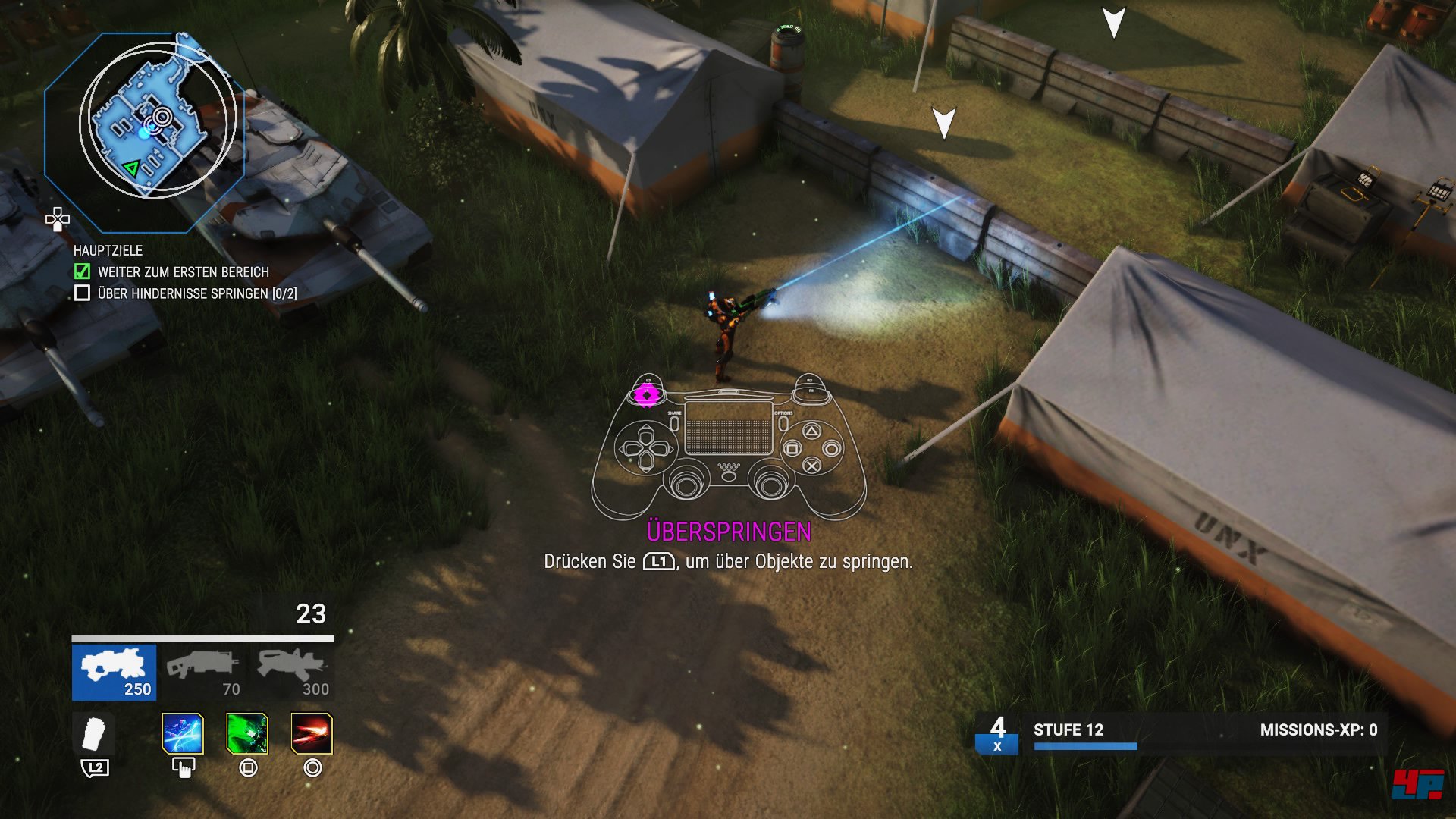Viewport: 1456px width, 819px height.
Task: Activate the red laser streak ability
Action: coord(312,734)
